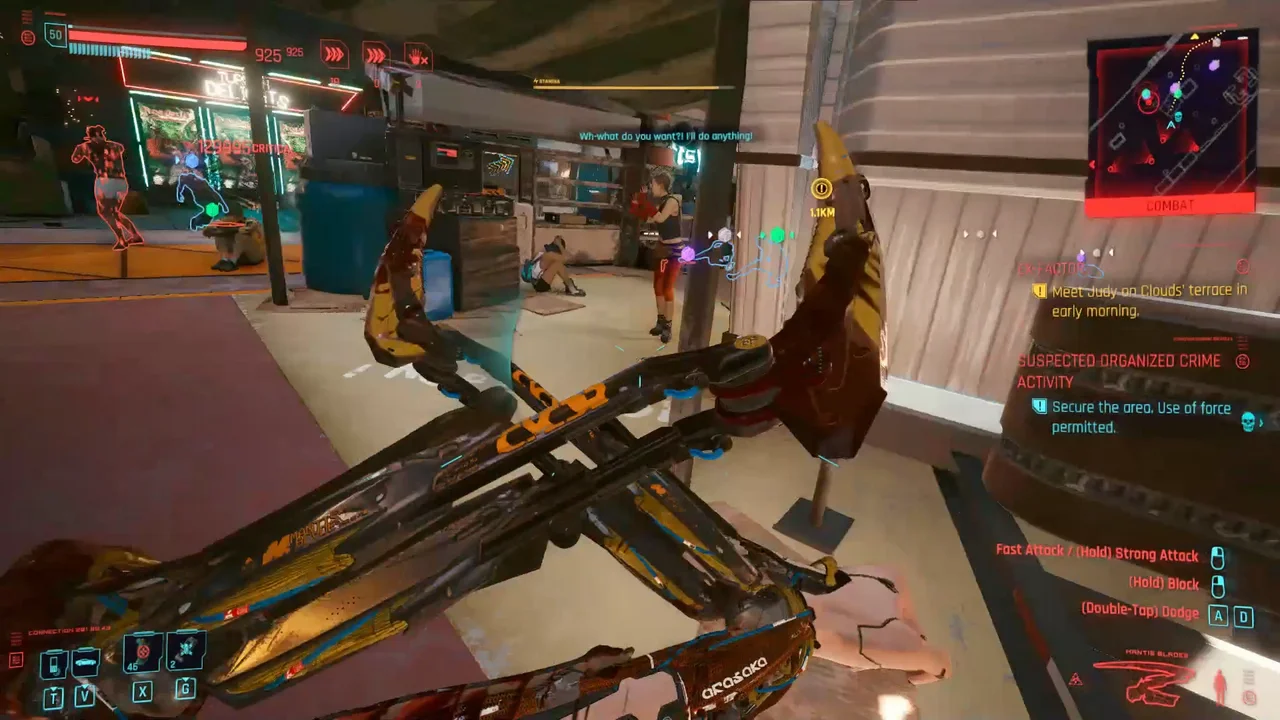
Task: Open the Suspected Organized Crime Activity tracker
Action: (x=1118, y=371)
